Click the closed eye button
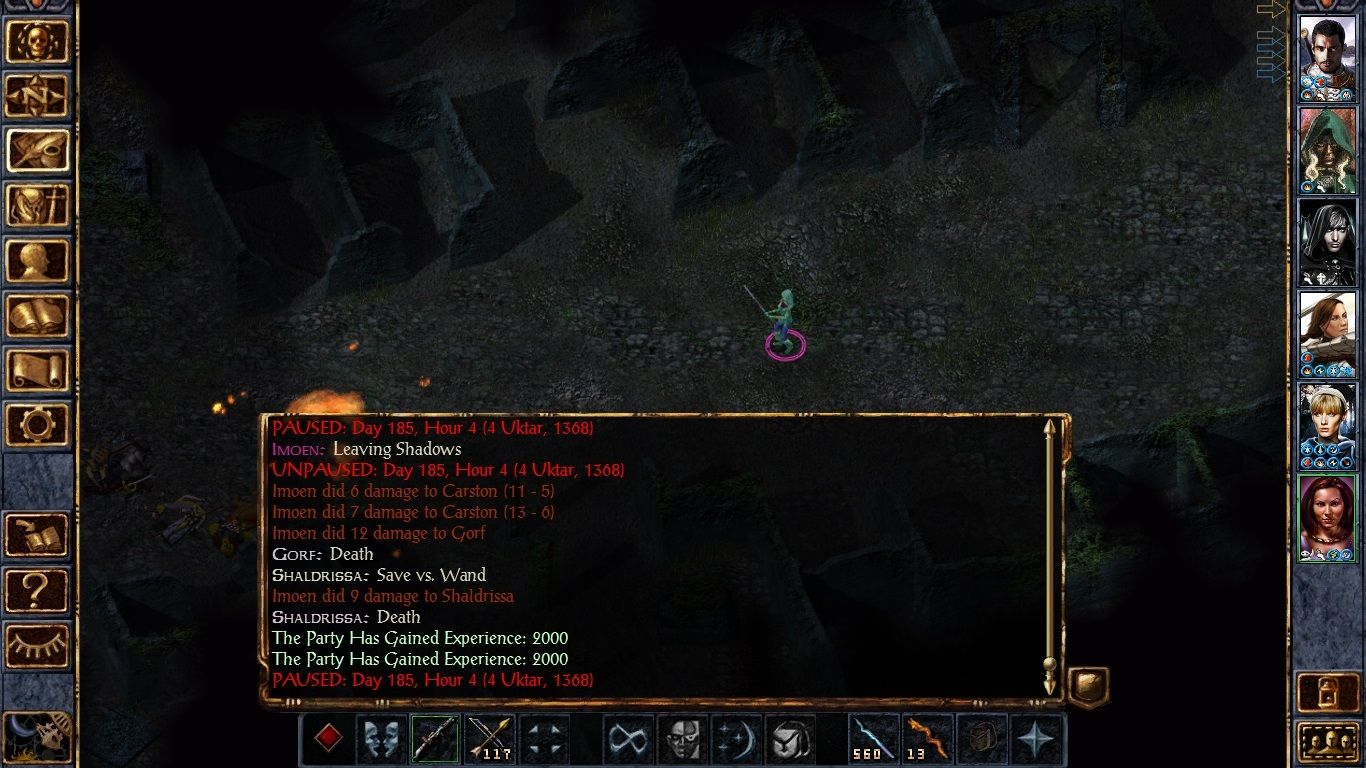Image resolution: width=1366 pixels, height=768 pixels. (x=38, y=645)
